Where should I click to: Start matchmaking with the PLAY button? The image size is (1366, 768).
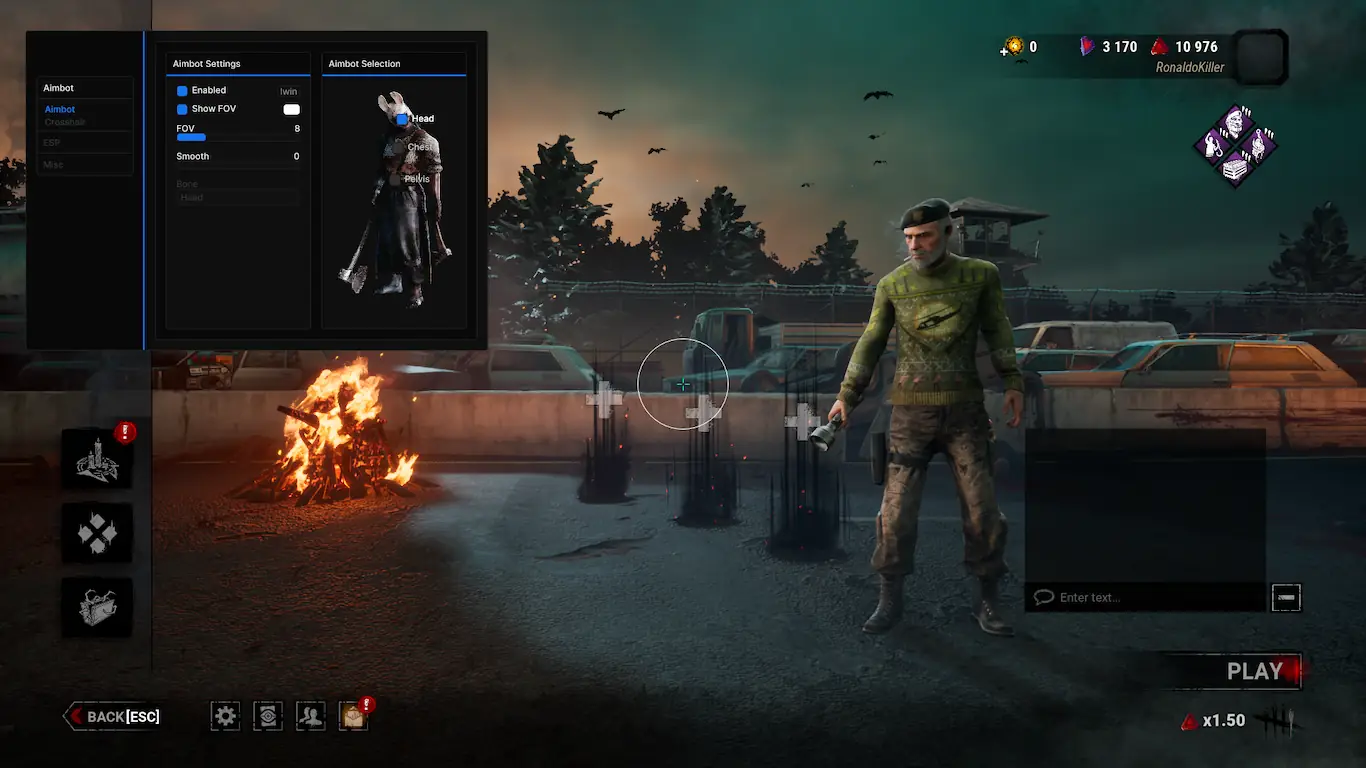point(1254,672)
